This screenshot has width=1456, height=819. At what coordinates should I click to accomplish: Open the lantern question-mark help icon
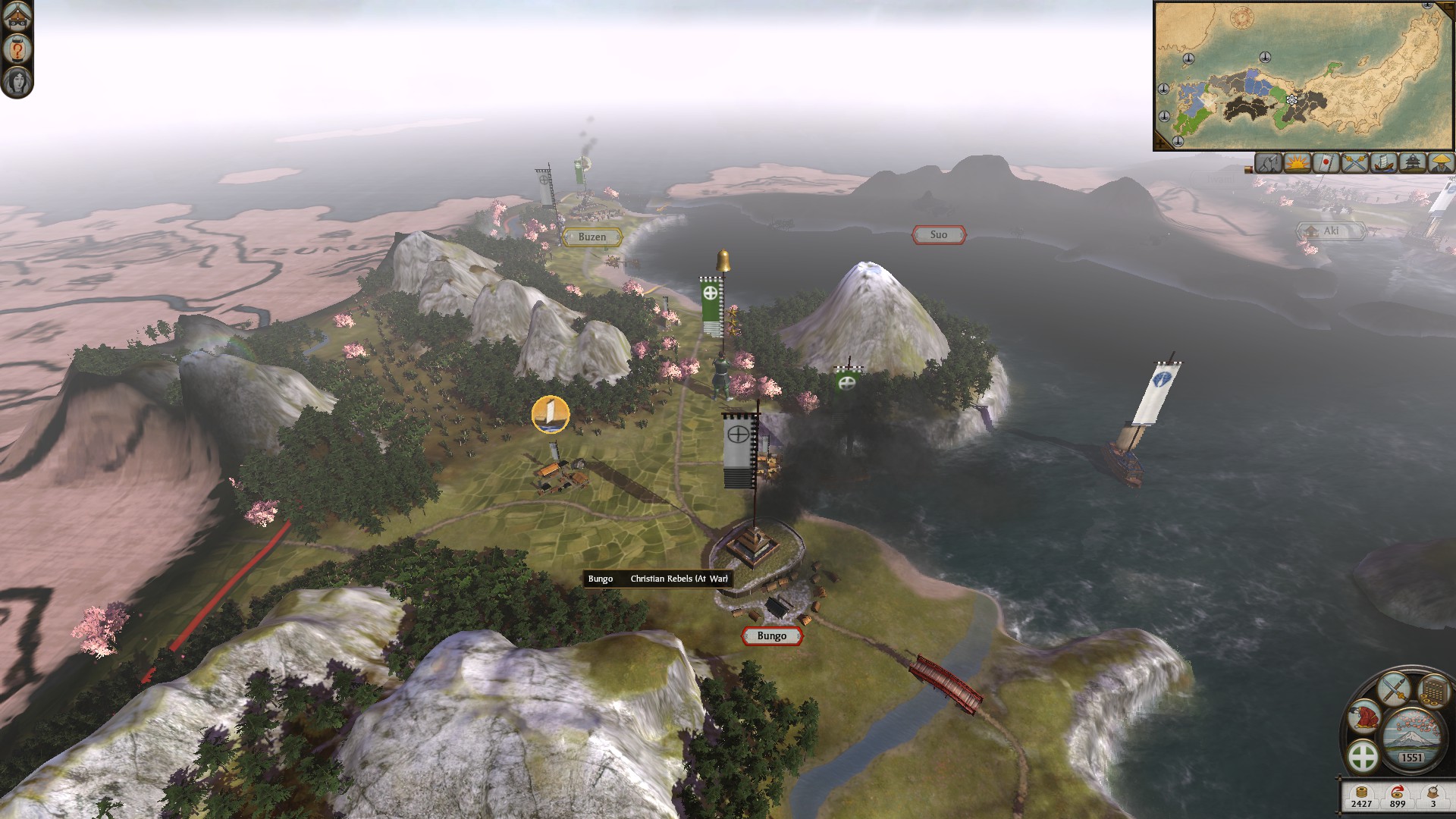17,49
